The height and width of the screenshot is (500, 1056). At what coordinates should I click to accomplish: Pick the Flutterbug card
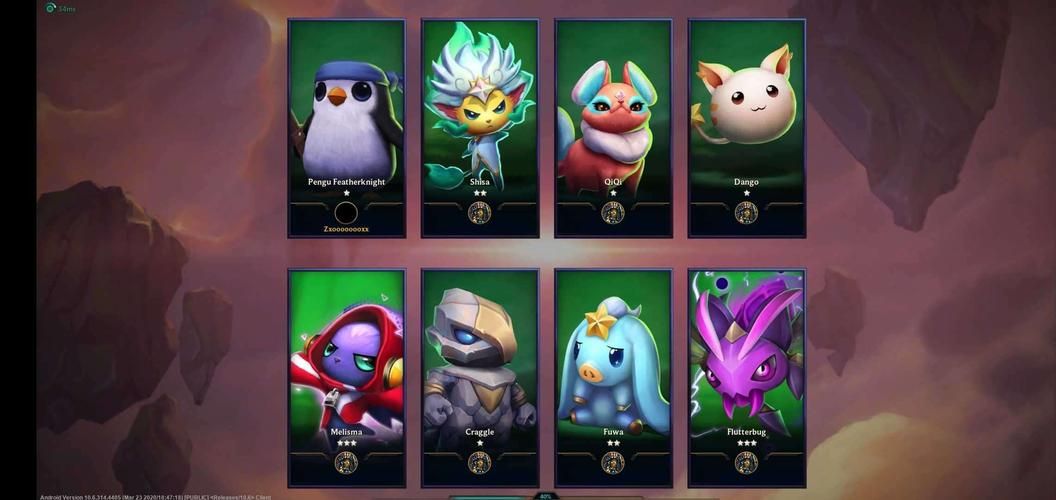(746, 377)
